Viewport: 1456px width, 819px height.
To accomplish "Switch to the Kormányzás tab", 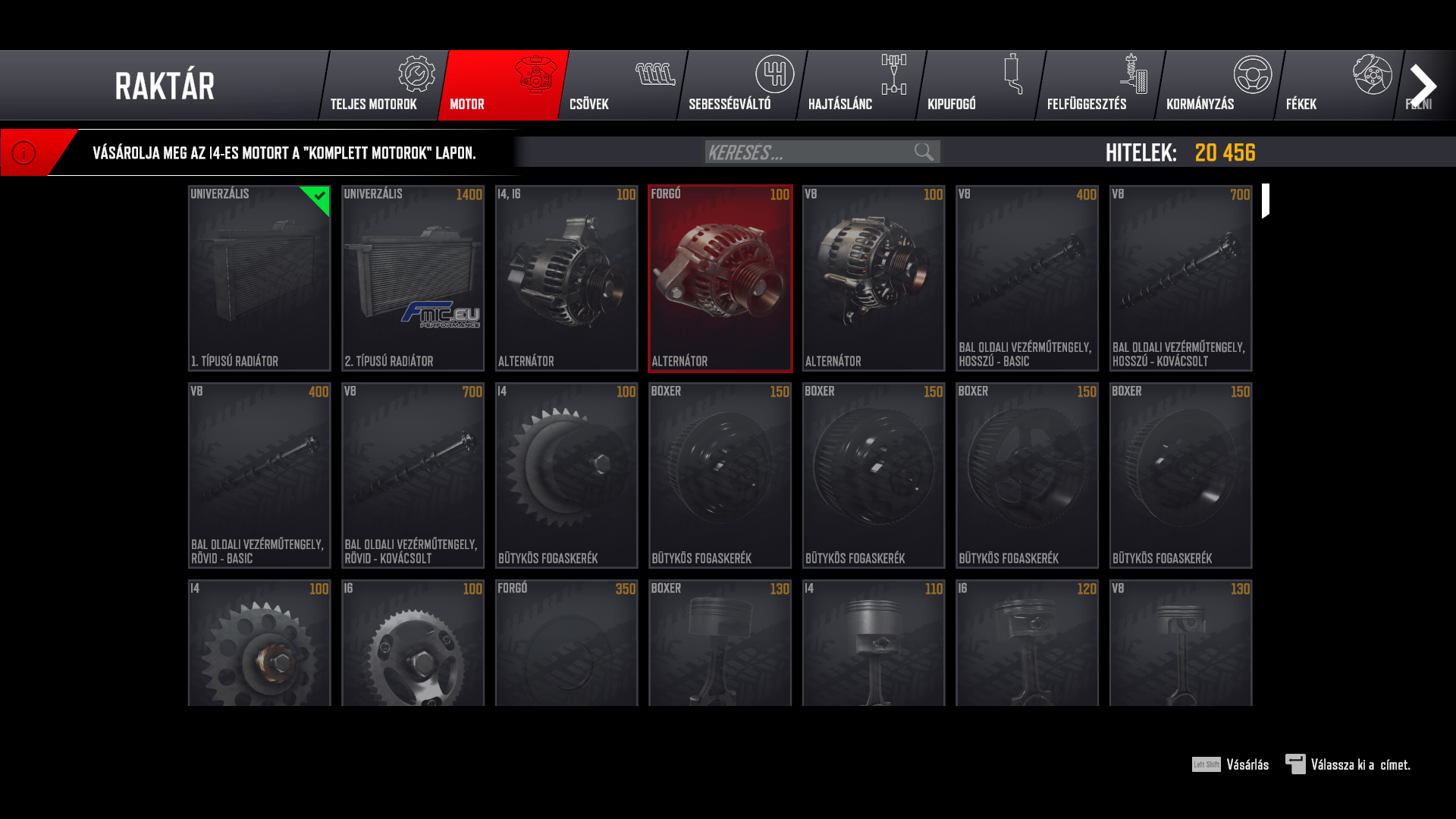I will pos(1219,86).
